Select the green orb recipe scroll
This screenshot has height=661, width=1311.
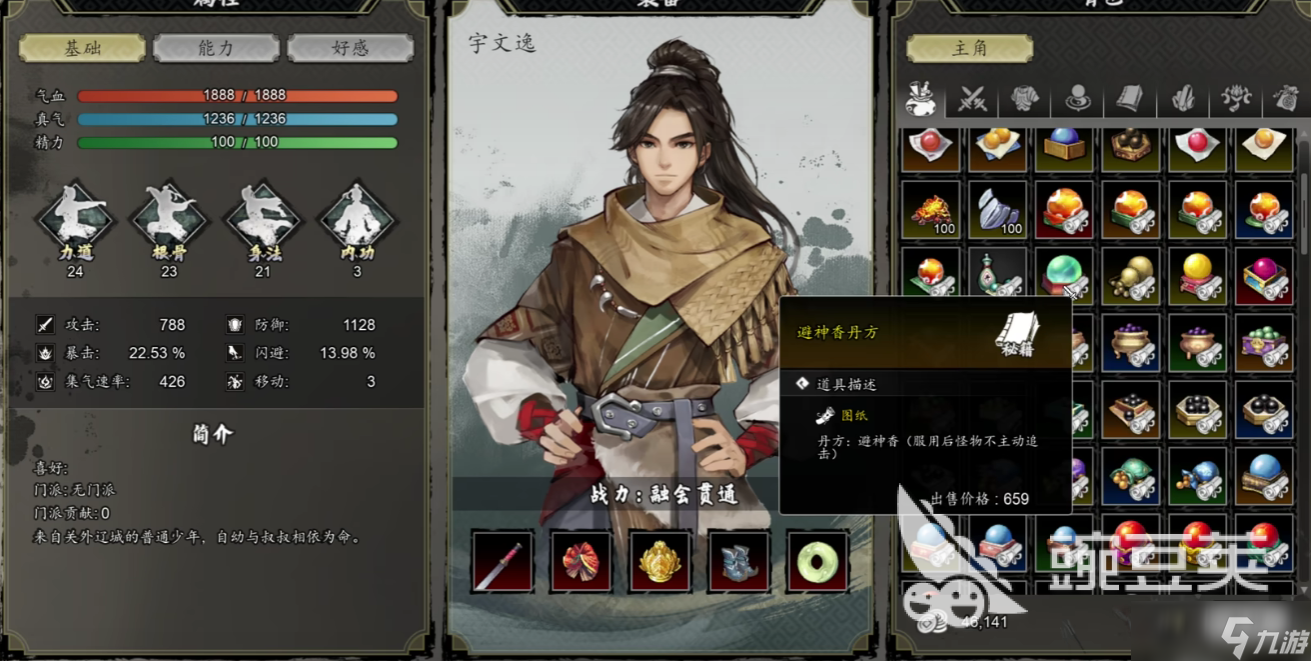[1065, 276]
